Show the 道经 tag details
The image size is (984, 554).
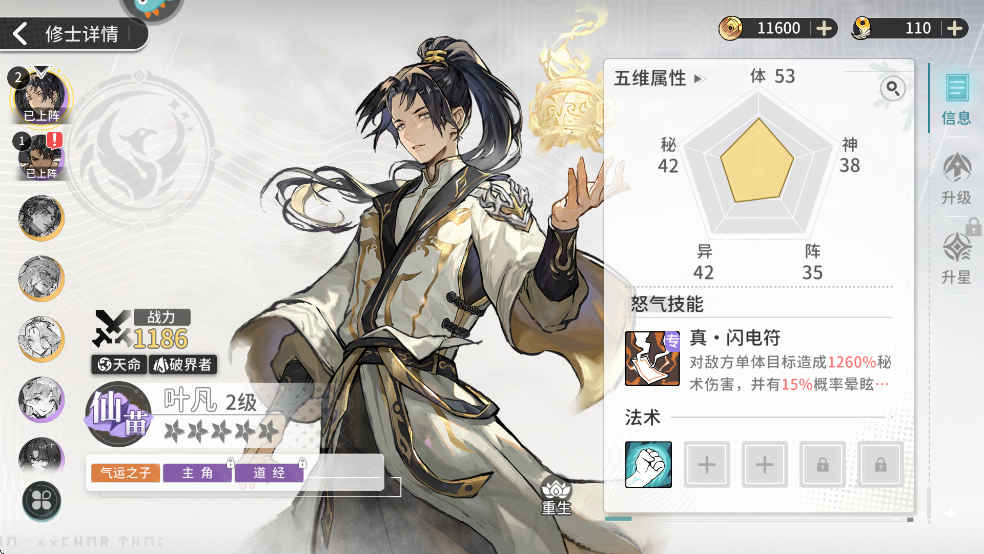point(268,473)
